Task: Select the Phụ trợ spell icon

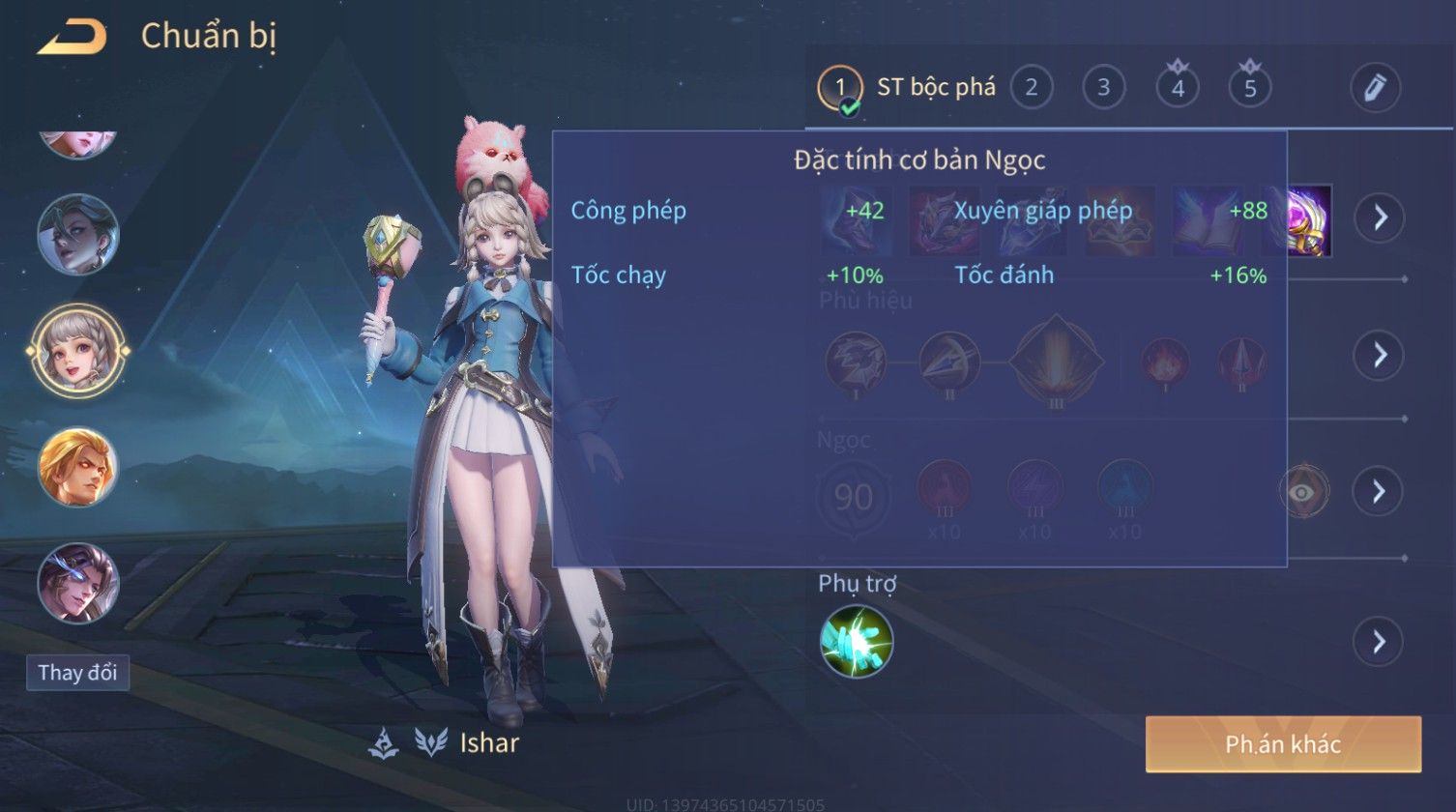Action: (x=857, y=641)
